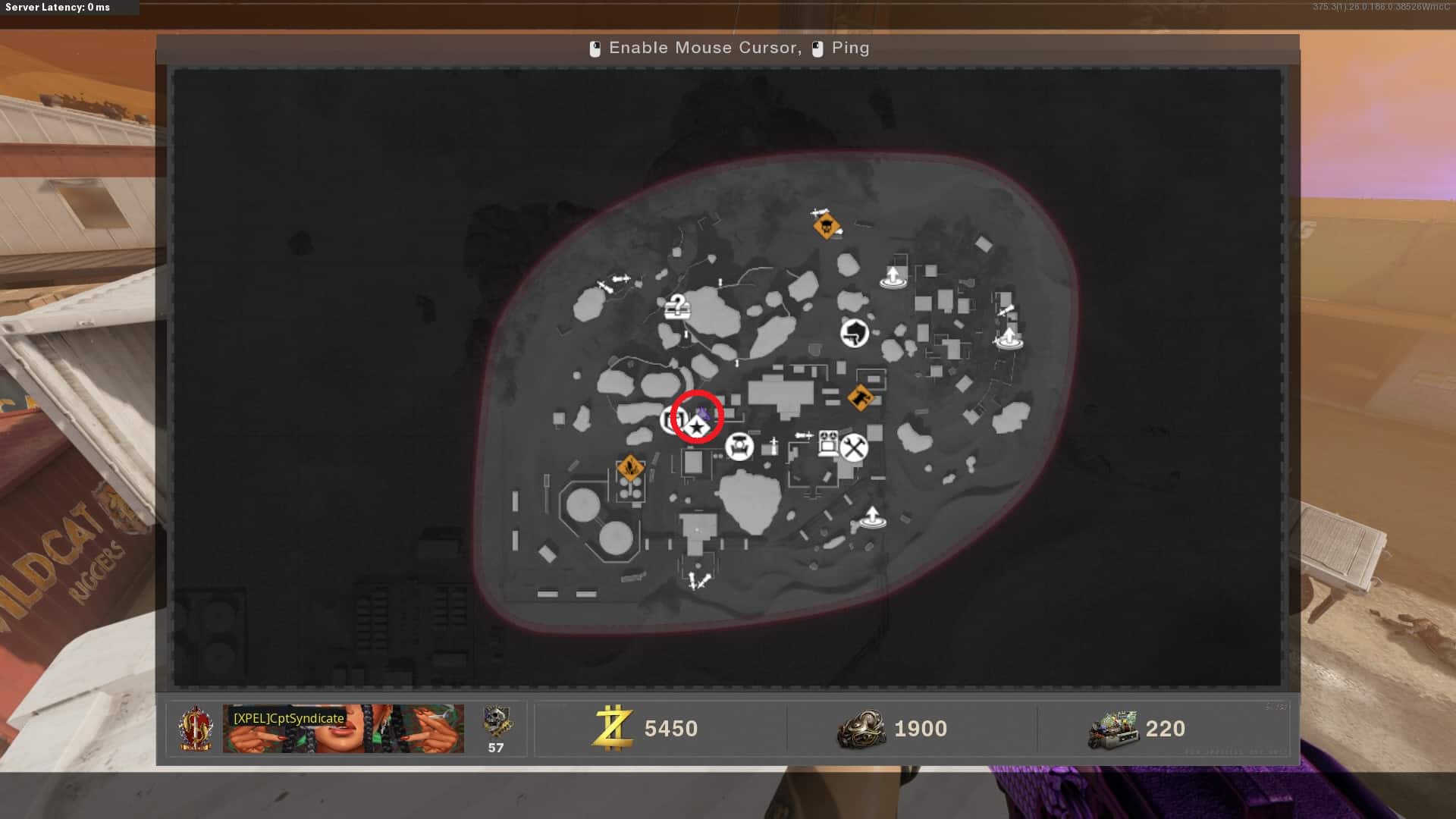Ping the armor fist-shield station marker

coord(855,332)
